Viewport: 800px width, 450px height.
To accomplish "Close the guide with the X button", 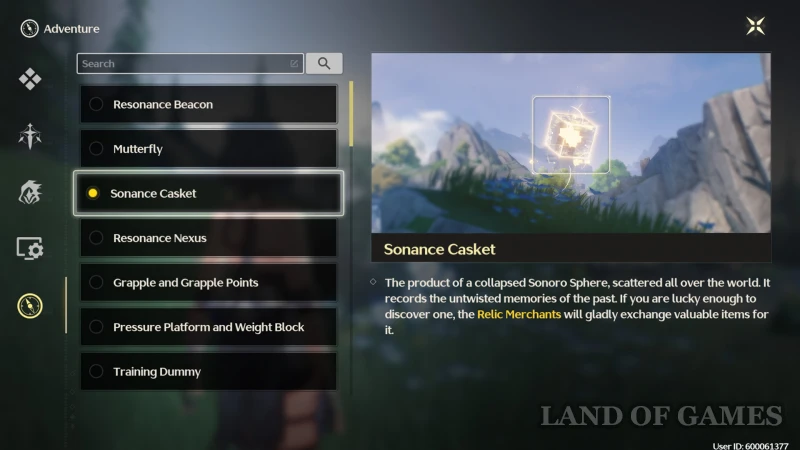I will click(756, 27).
